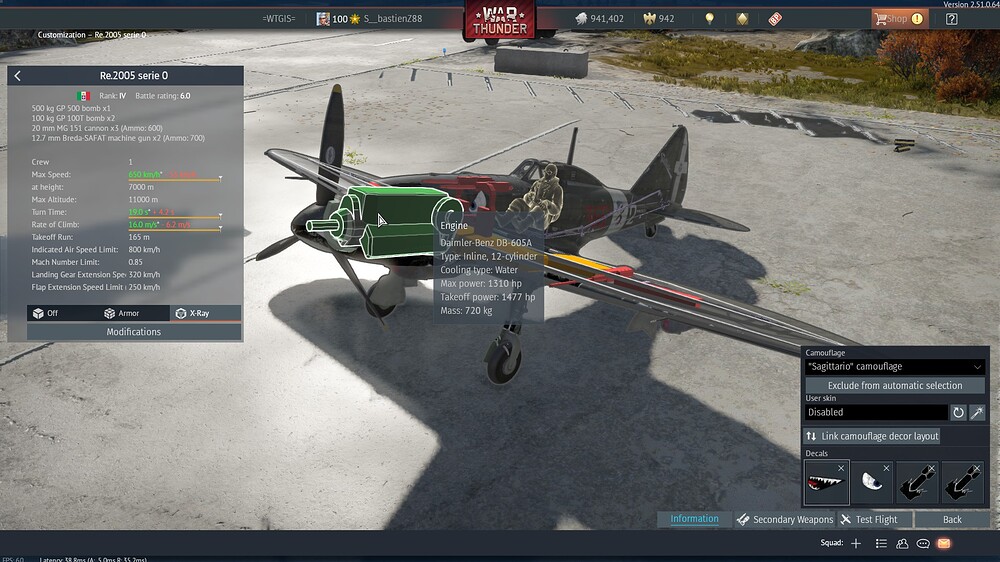Viewport: 1000px width, 562px height.
Task: Show the Information panel
Action: click(x=694, y=519)
